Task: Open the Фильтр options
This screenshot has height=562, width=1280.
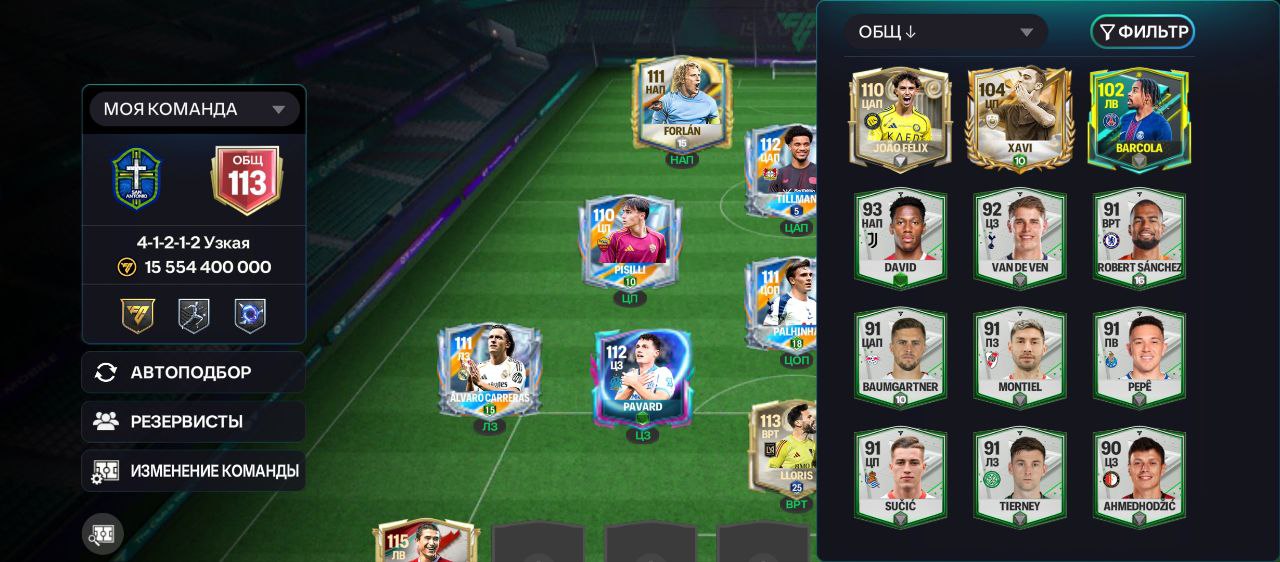Action: pos(1142,32)
